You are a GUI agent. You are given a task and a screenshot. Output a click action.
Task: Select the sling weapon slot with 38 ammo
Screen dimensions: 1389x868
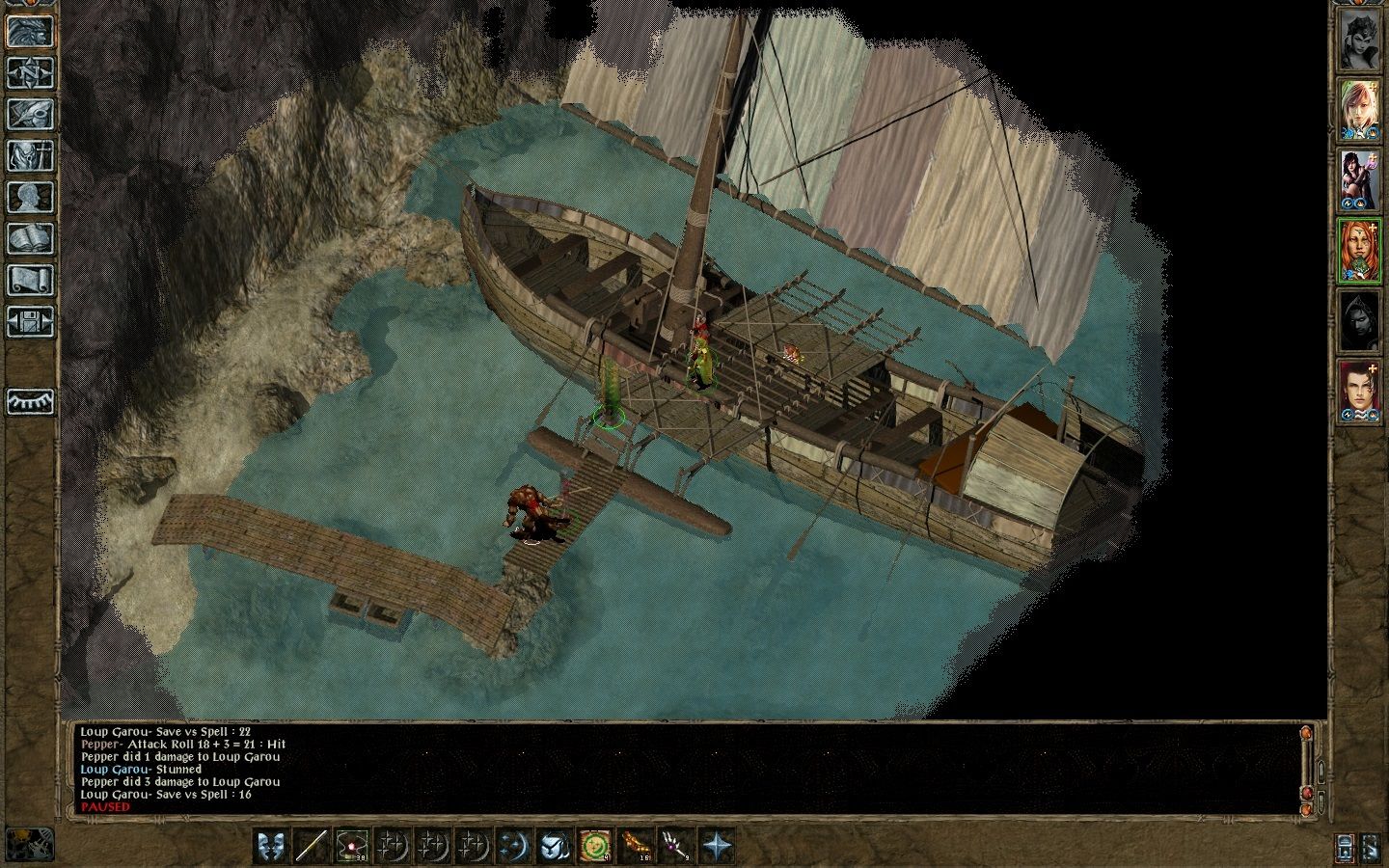tap(353, 846)
